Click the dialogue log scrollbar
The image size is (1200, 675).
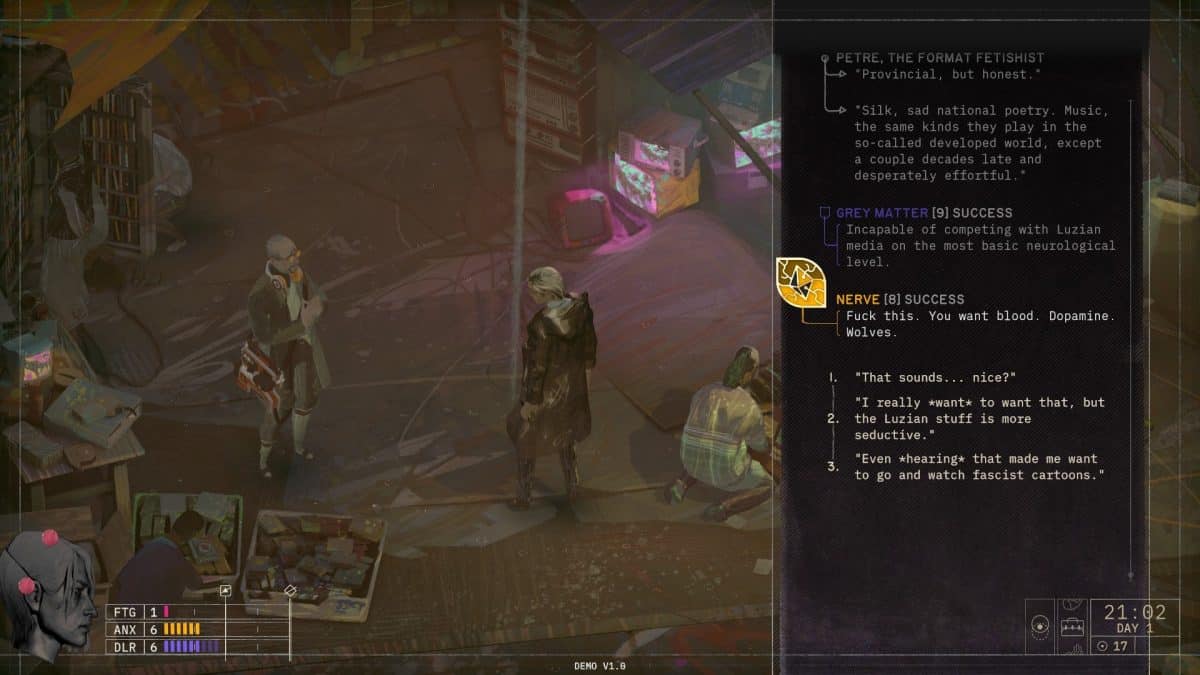coord(1131,340)
